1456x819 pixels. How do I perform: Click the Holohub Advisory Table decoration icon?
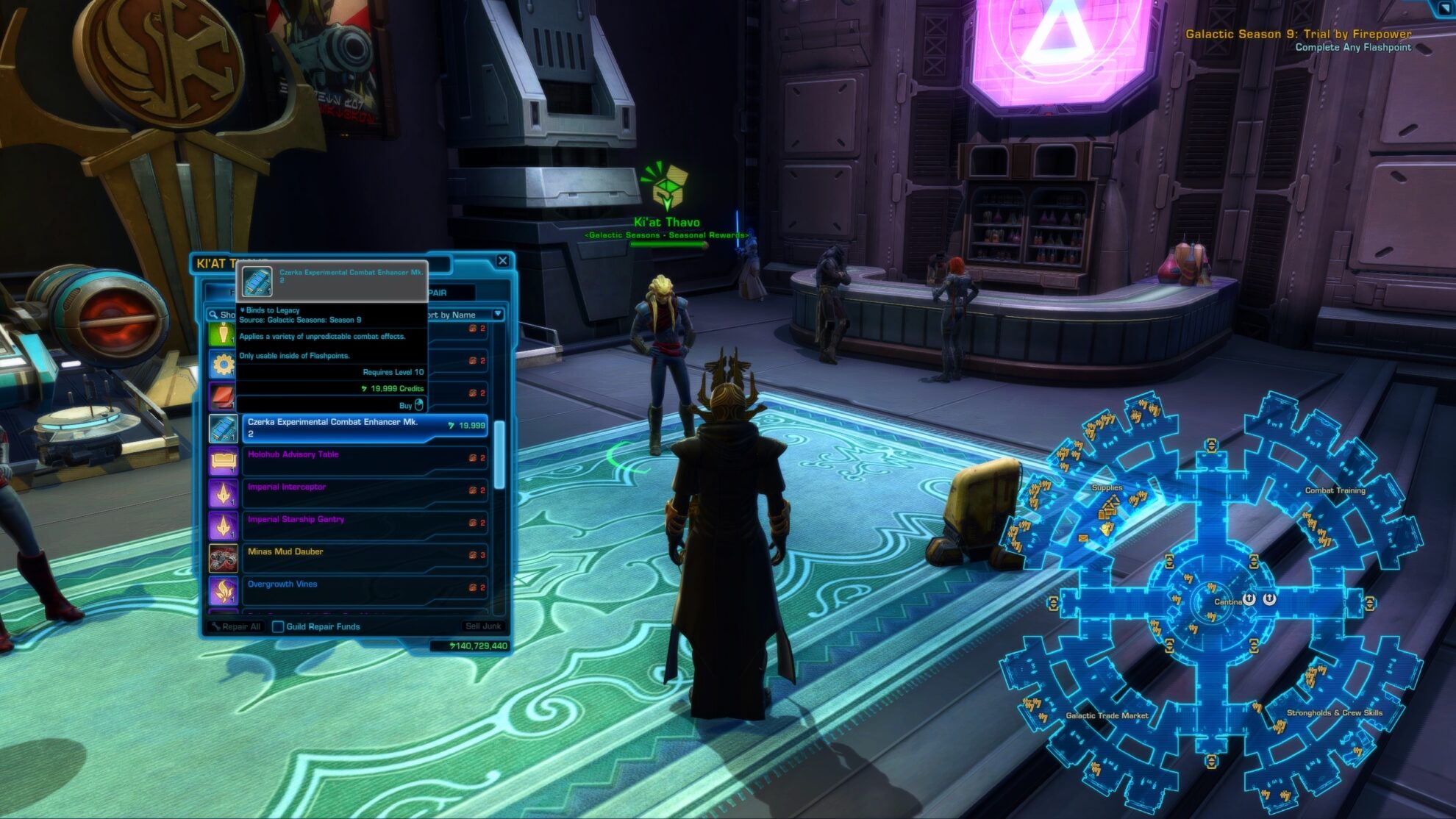224,459
